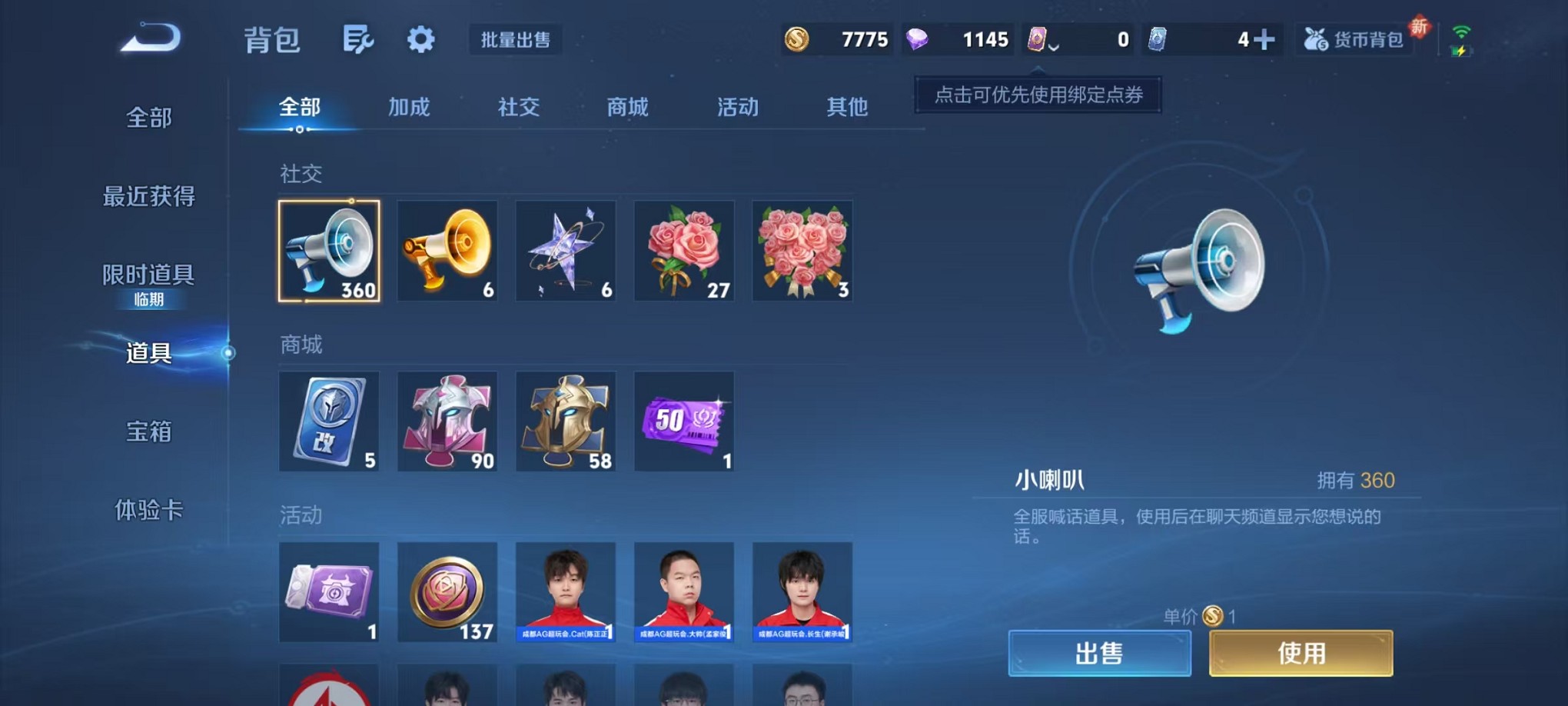Open the 宝箱 sidebar section
Viewport: 1568px width, 706px height.
click(148, 433)
